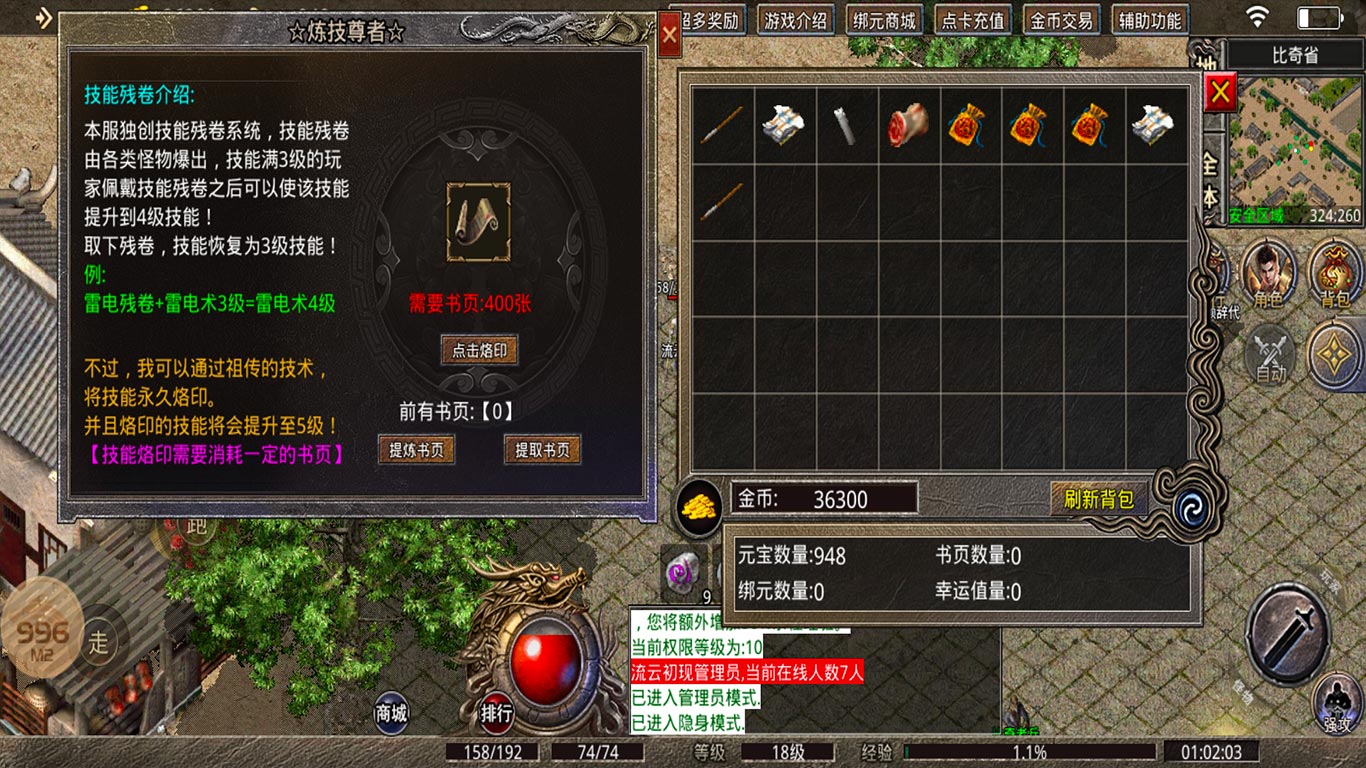Close the inventory bag window

(1220, 94)
